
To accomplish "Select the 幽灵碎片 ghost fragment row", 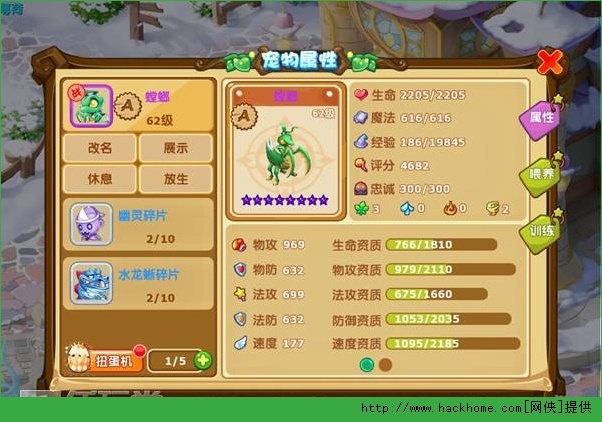I will coord(138,223).
